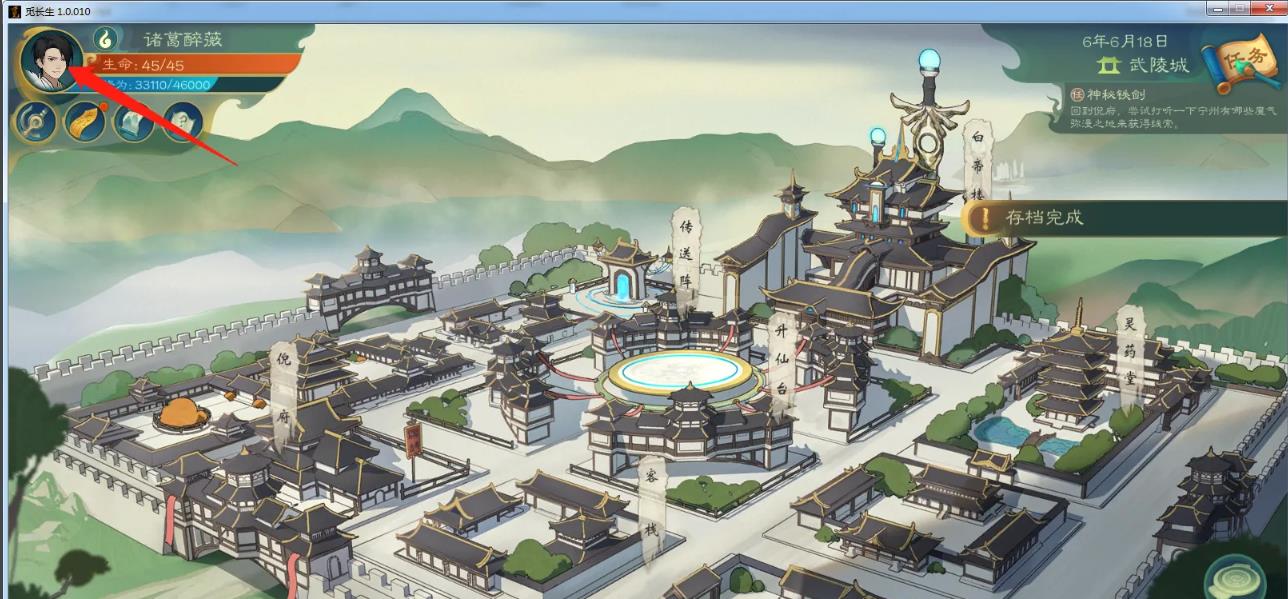Open the sword equipment icon

click(34, 122)
